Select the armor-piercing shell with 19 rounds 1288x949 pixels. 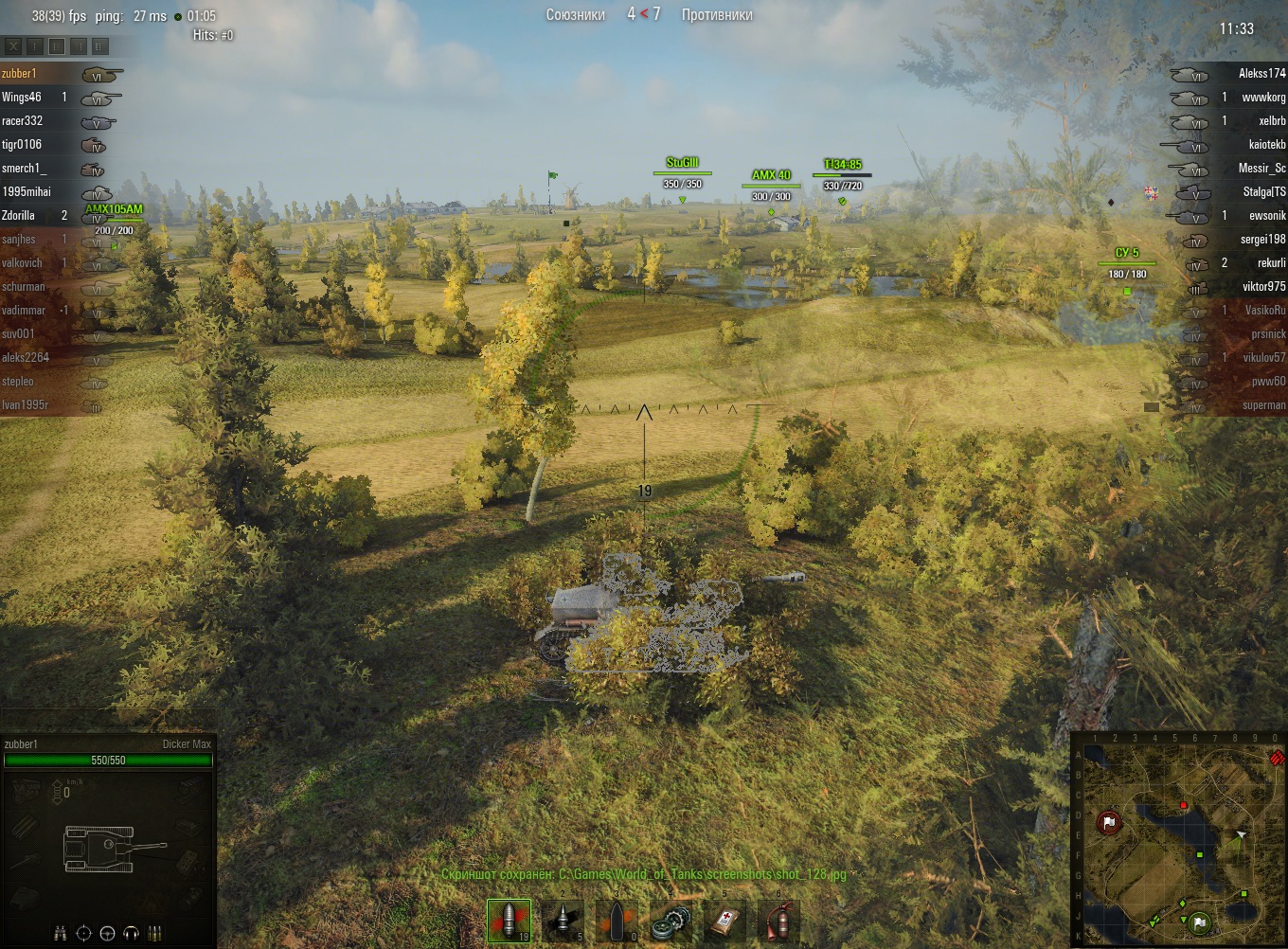509,921
